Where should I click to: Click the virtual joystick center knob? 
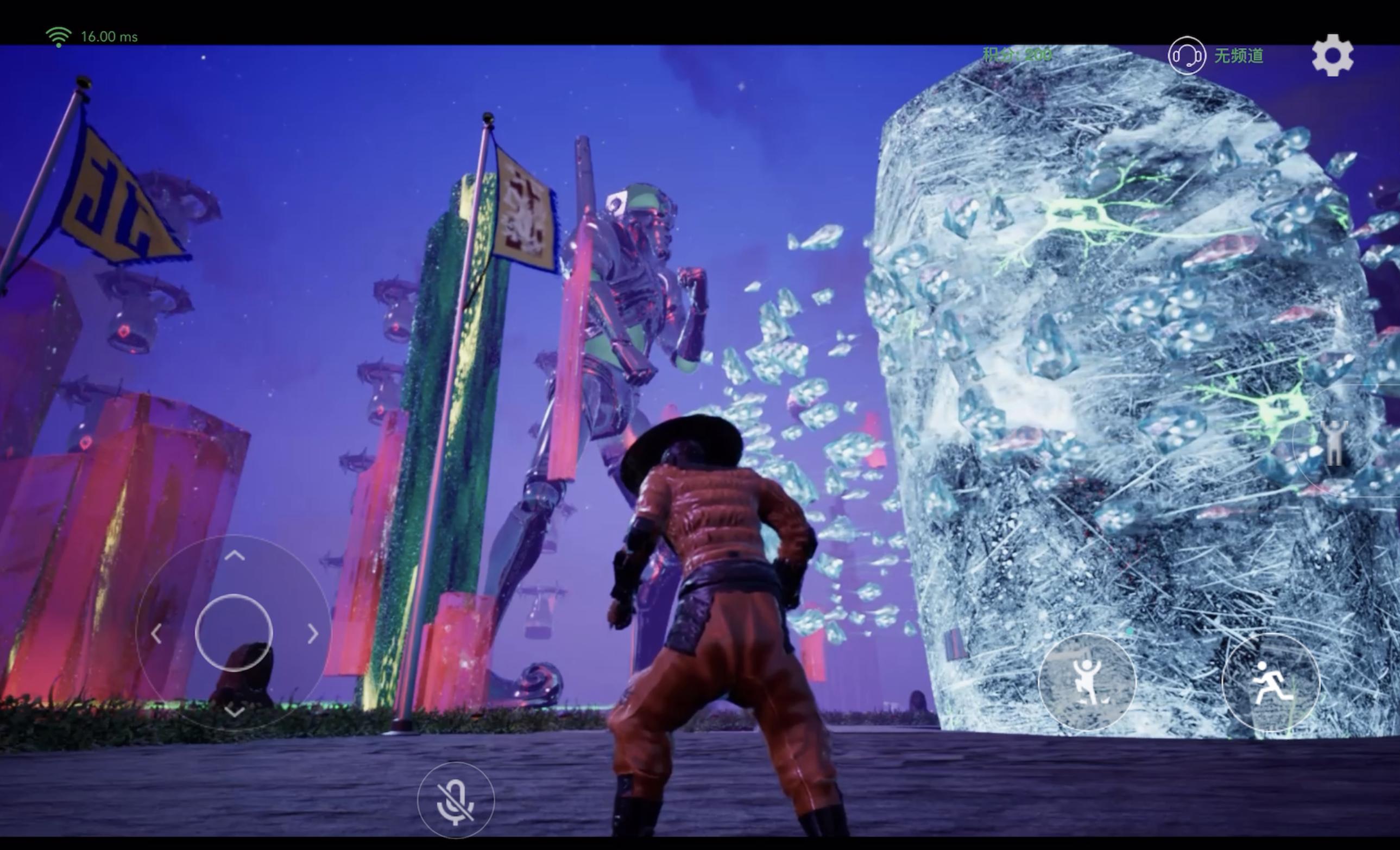click(x=234, y=632)
